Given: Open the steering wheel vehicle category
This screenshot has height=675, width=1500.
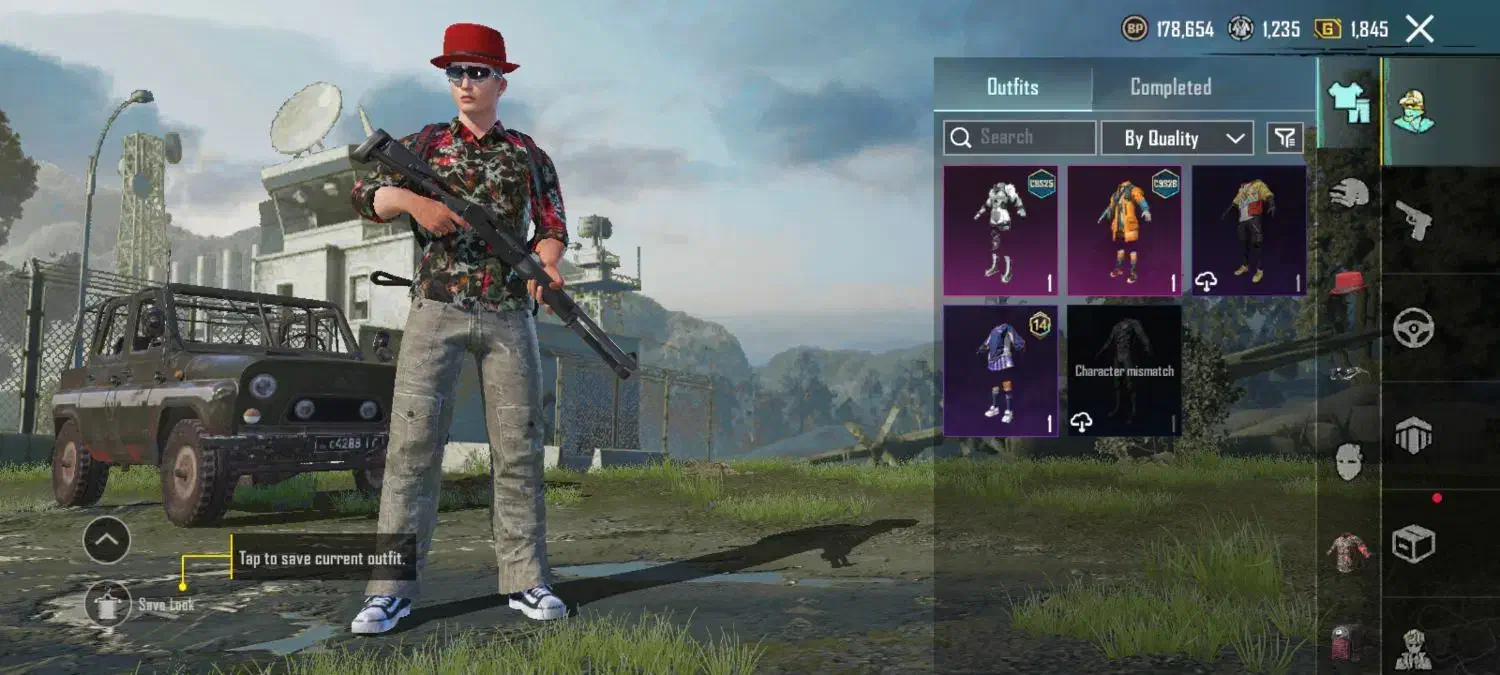Looking at the screenshot, I should click(1414, 327).
